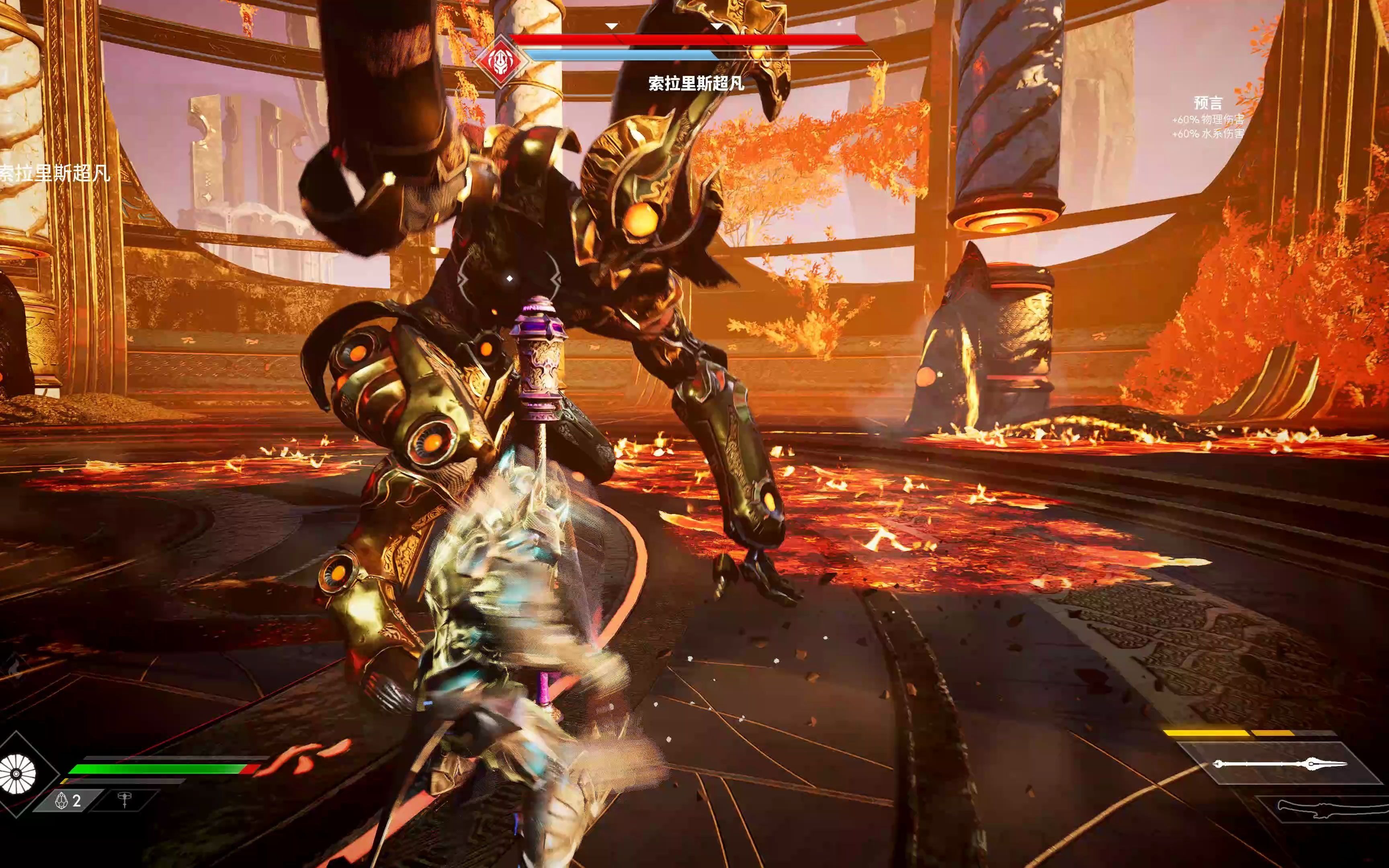Click the white wheel emblem in diamond frame
The width and height of the screenshot is (1389, 868).
tap(17, 774)
